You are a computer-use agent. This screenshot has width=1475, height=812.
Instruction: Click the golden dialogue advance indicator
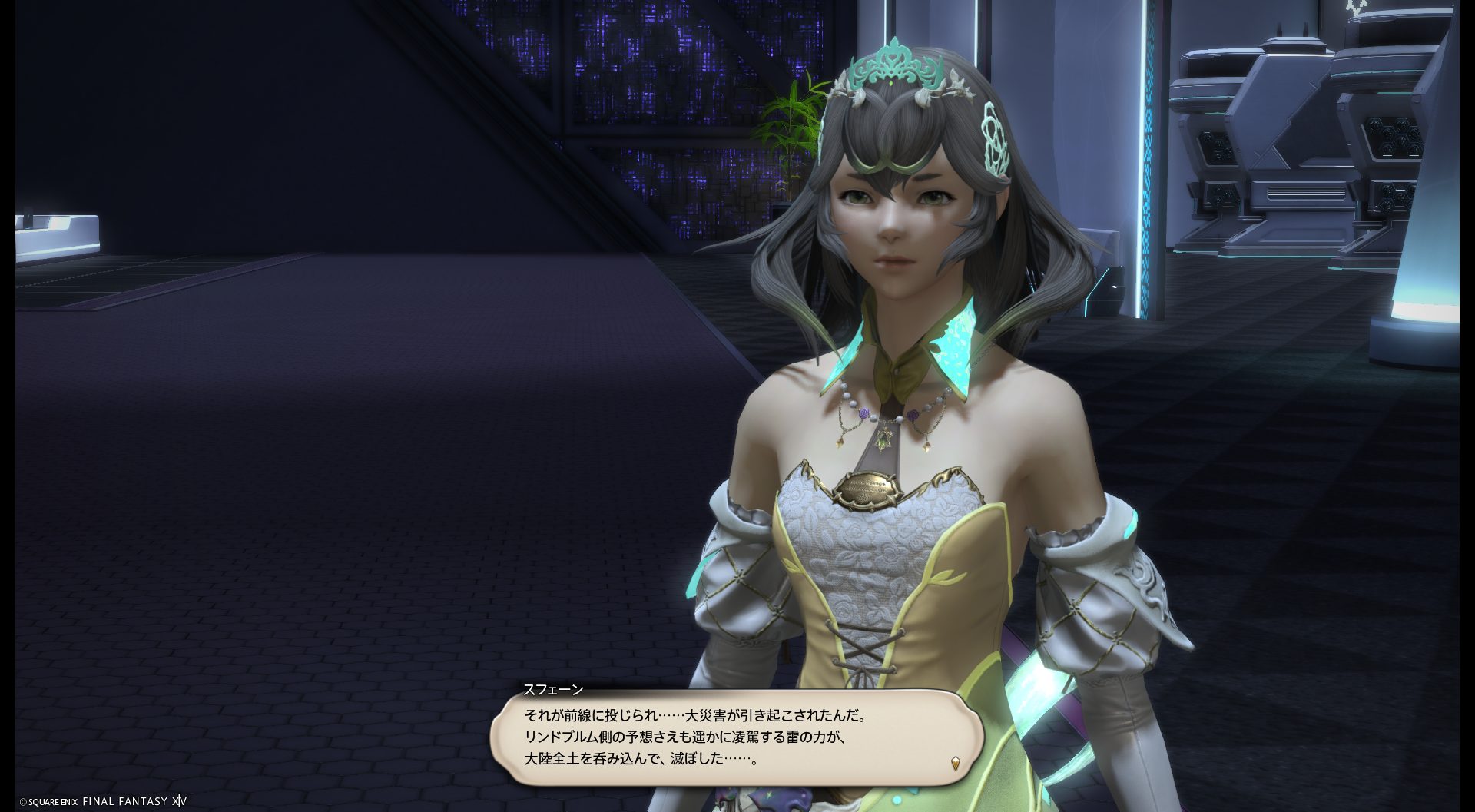coord(955,763)
